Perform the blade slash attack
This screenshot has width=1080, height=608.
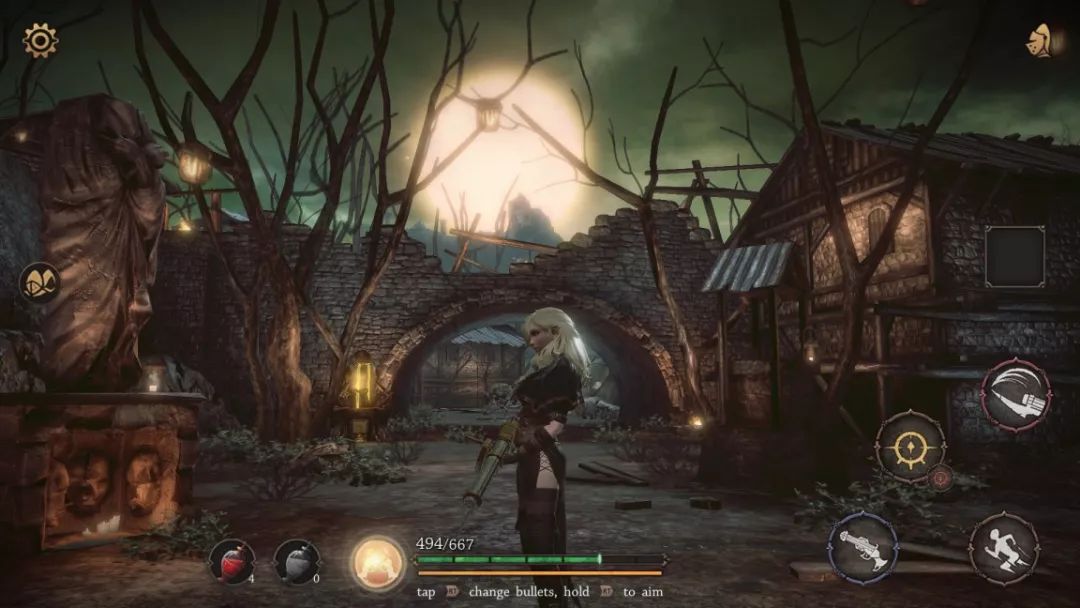[1016, 394]
